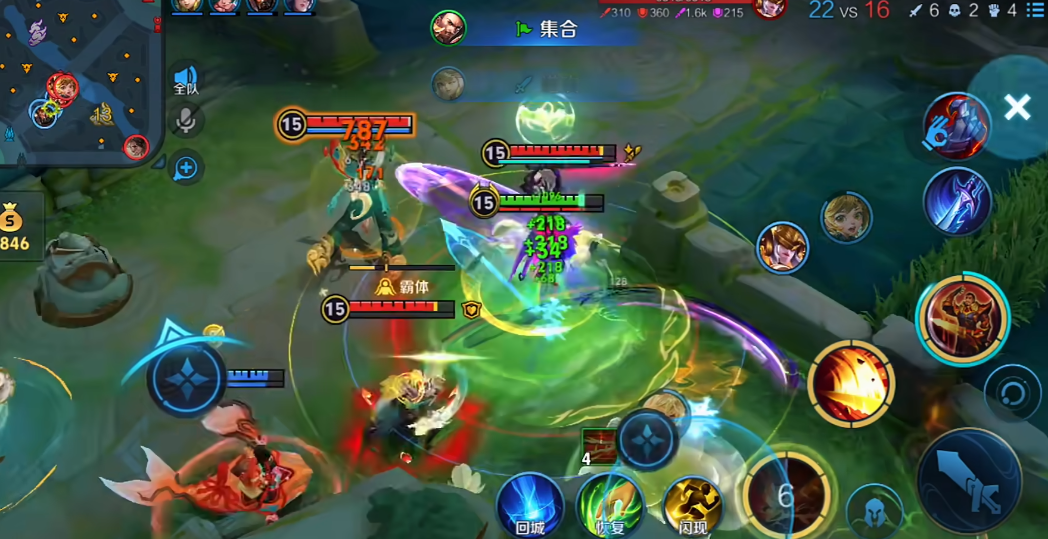Activate the glowing blue sword skill
Viewport: 1048px width, 539px height.
(957, 201)
